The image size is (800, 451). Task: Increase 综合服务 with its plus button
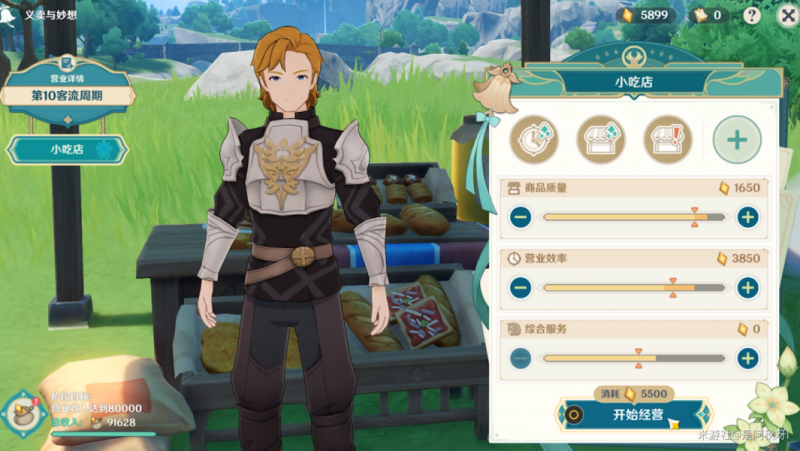747,358
